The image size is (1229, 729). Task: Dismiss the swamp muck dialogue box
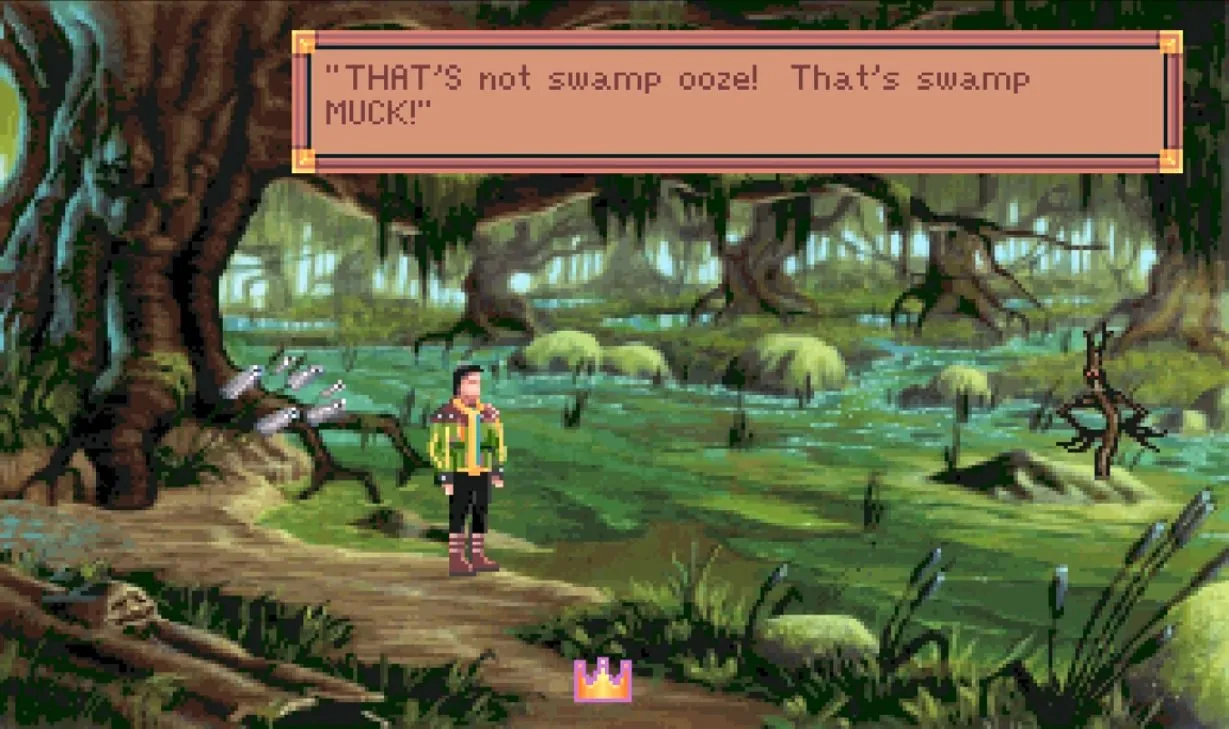pyautogui.click(x=736, y=101)
